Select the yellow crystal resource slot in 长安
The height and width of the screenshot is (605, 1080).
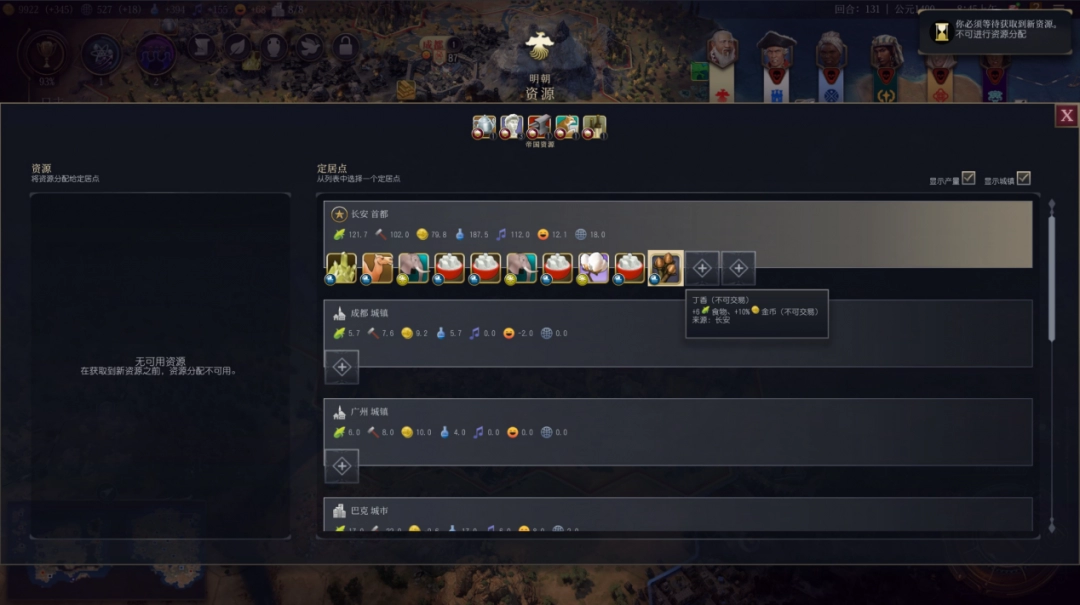341,267
